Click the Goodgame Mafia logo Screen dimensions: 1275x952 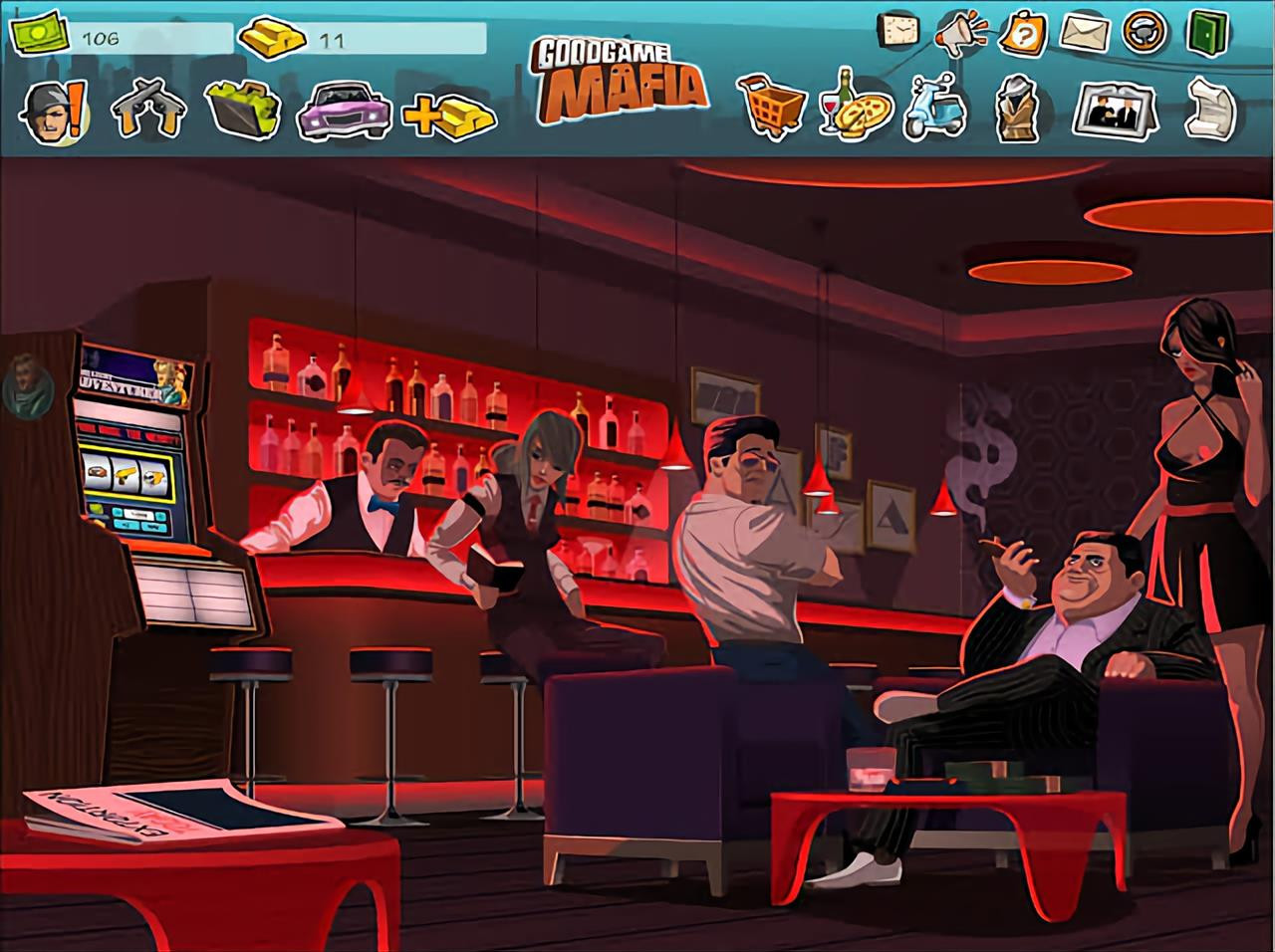(x=620, y=80)
